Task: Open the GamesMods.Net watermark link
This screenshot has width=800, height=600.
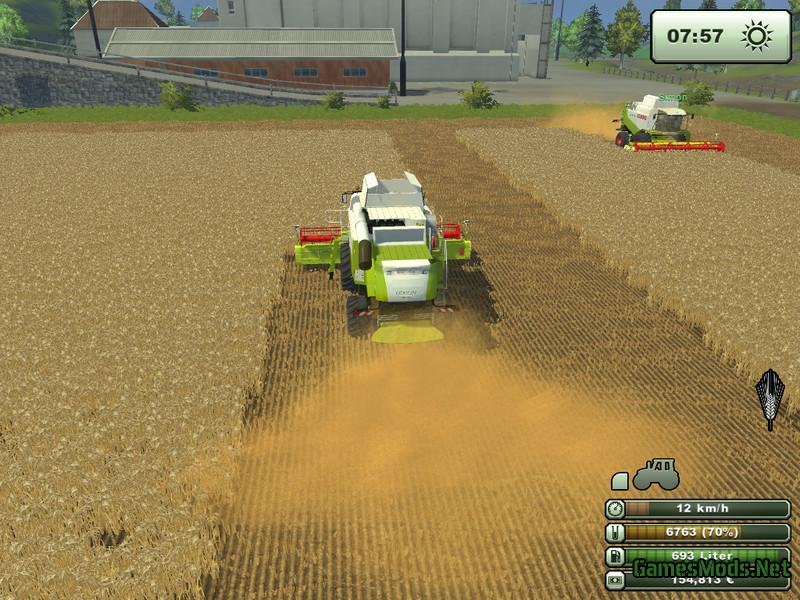Action: click(x=709, y=569)
